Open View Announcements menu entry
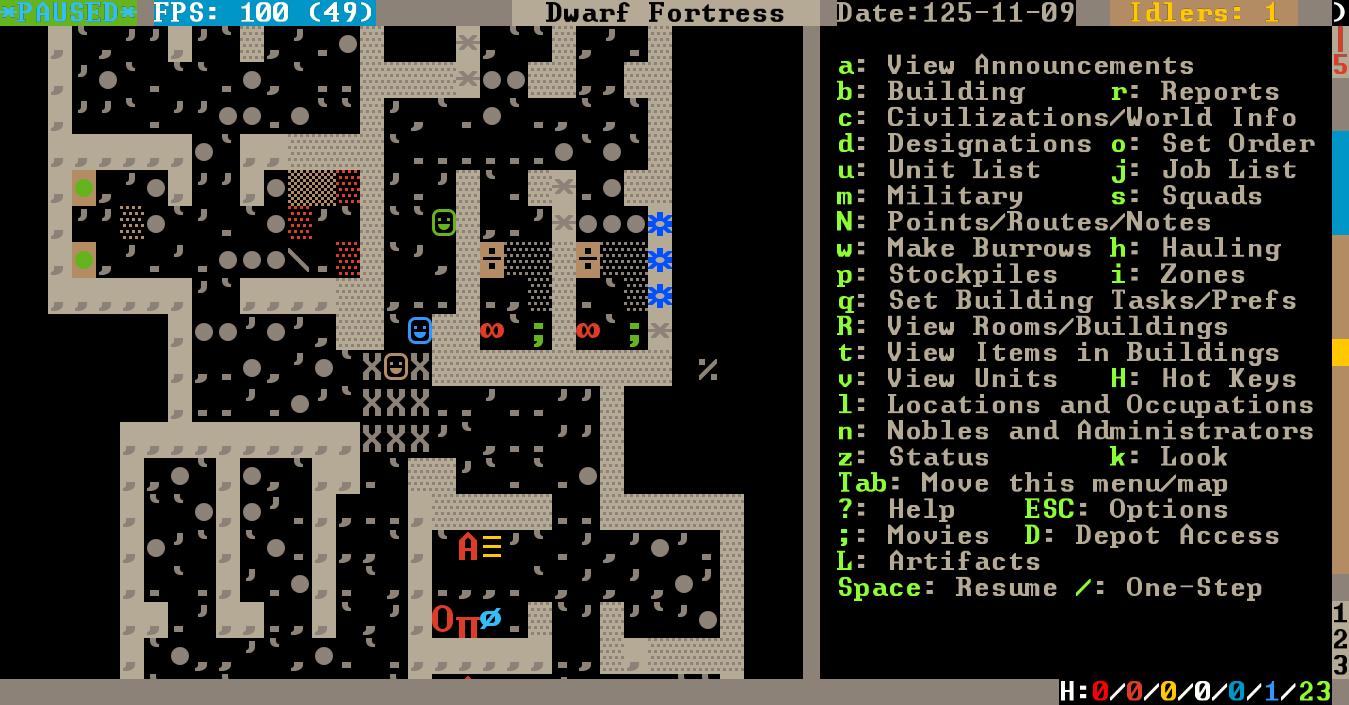 coord(1040,66)
